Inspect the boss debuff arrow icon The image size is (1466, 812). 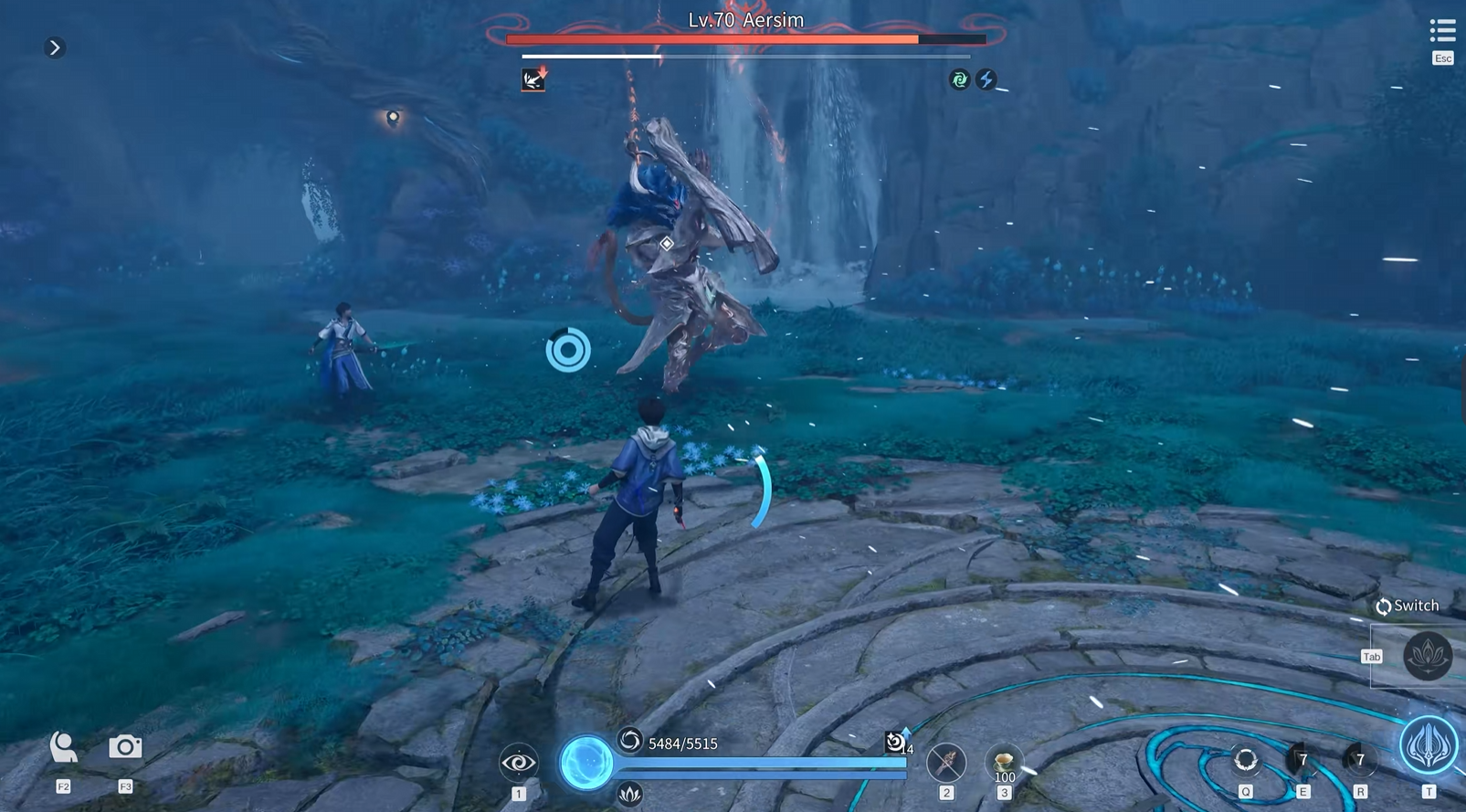coord(533,79)
